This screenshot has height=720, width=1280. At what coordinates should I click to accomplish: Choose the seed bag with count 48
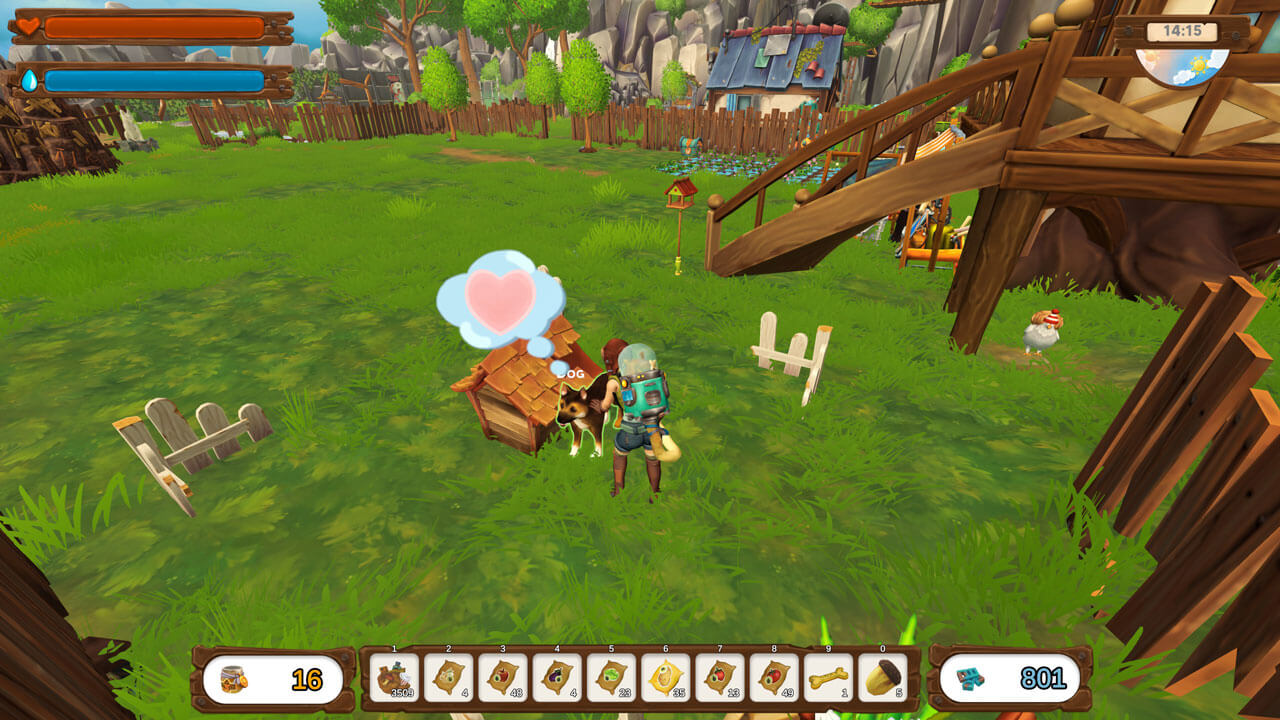click(502, 678)
